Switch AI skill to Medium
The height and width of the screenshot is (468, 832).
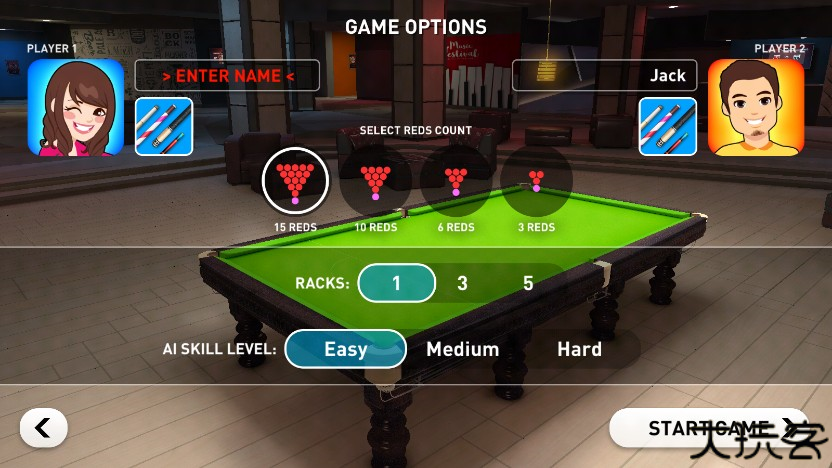coord(462,349)
